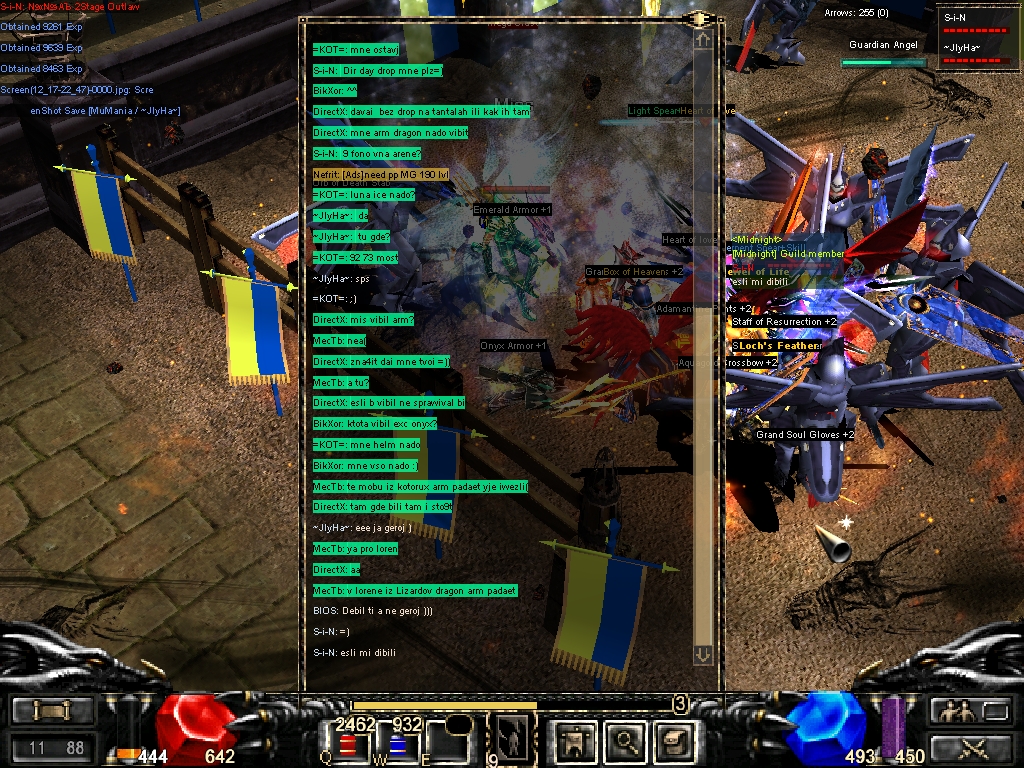Click the chat scroll-down arrow
Screen dimensions: 1024x768
click(703, 654)
